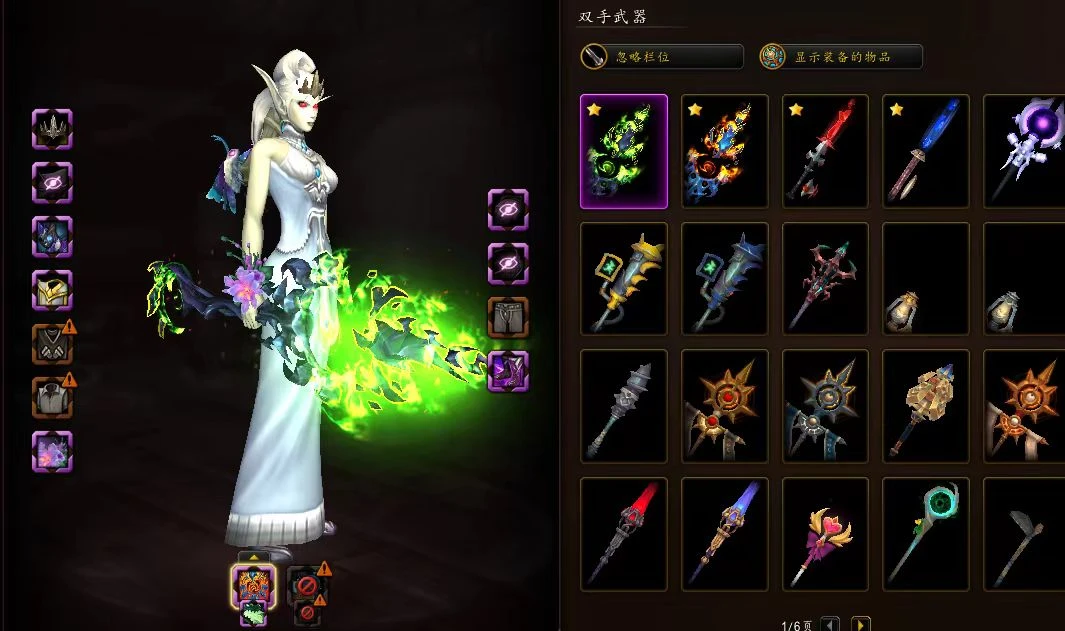Select the highlighted main-hand weapon slot

point(253,585)
